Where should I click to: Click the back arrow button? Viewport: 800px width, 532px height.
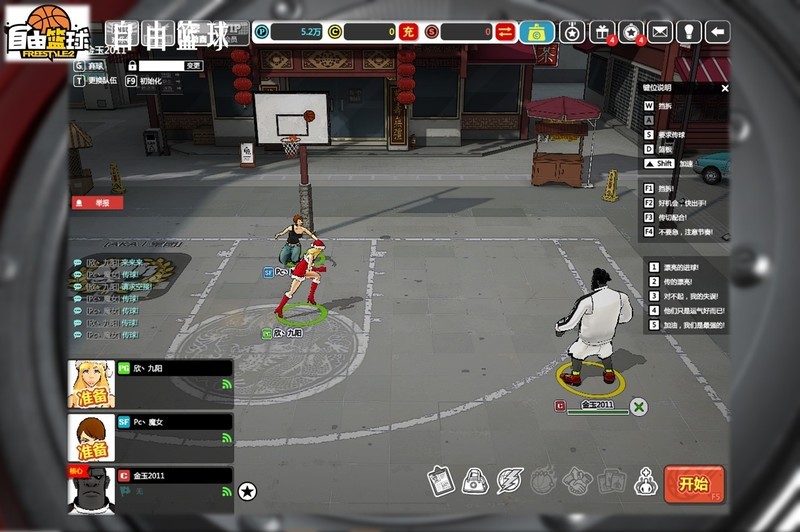click(x=717, y=32)
